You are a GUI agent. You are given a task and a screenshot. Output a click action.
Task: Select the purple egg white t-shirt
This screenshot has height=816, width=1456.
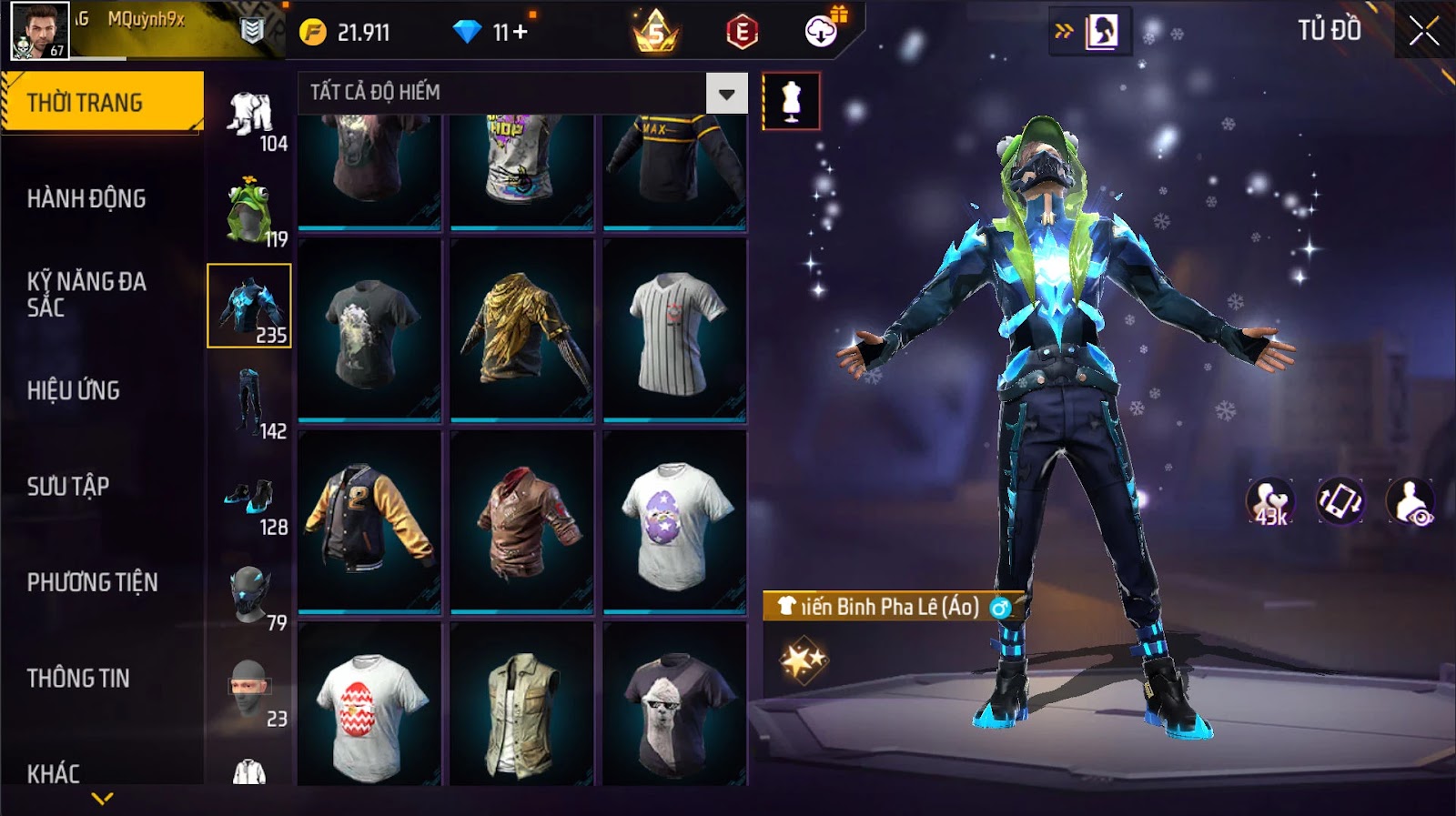[675, 521]
